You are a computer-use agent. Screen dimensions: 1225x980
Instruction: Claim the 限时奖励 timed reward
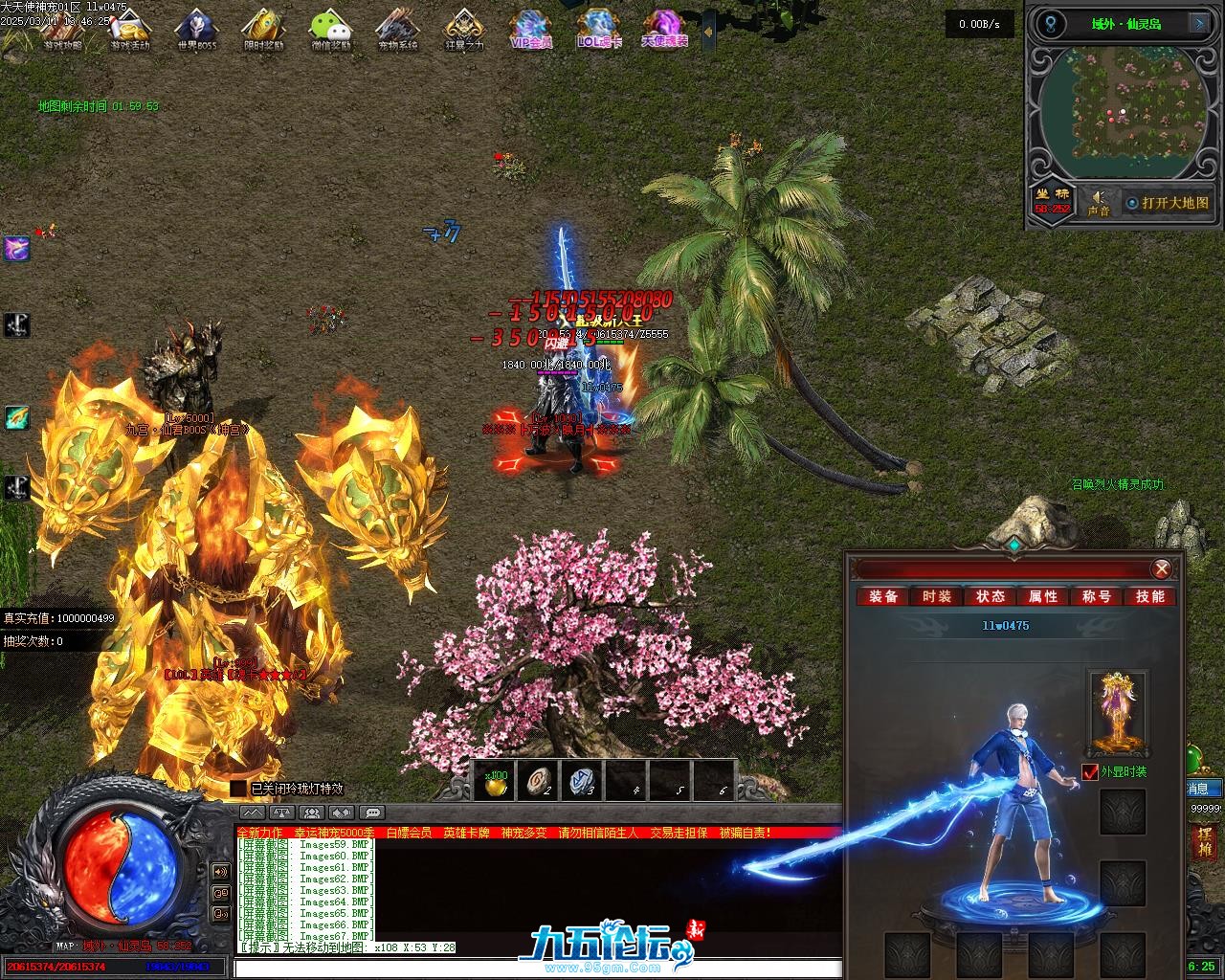[x=263, y=29]
